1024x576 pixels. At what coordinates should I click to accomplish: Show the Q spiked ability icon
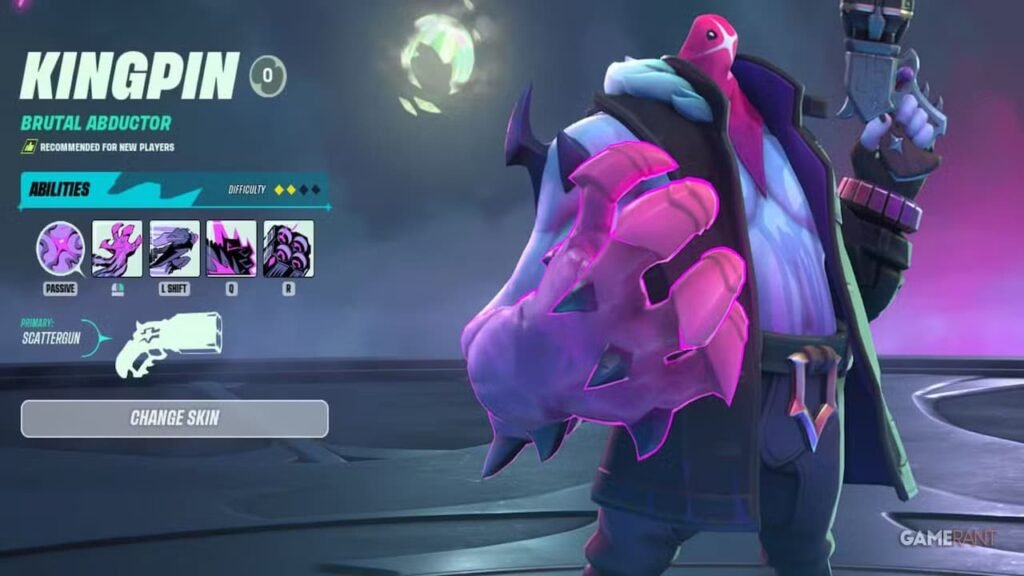(231, 248)
